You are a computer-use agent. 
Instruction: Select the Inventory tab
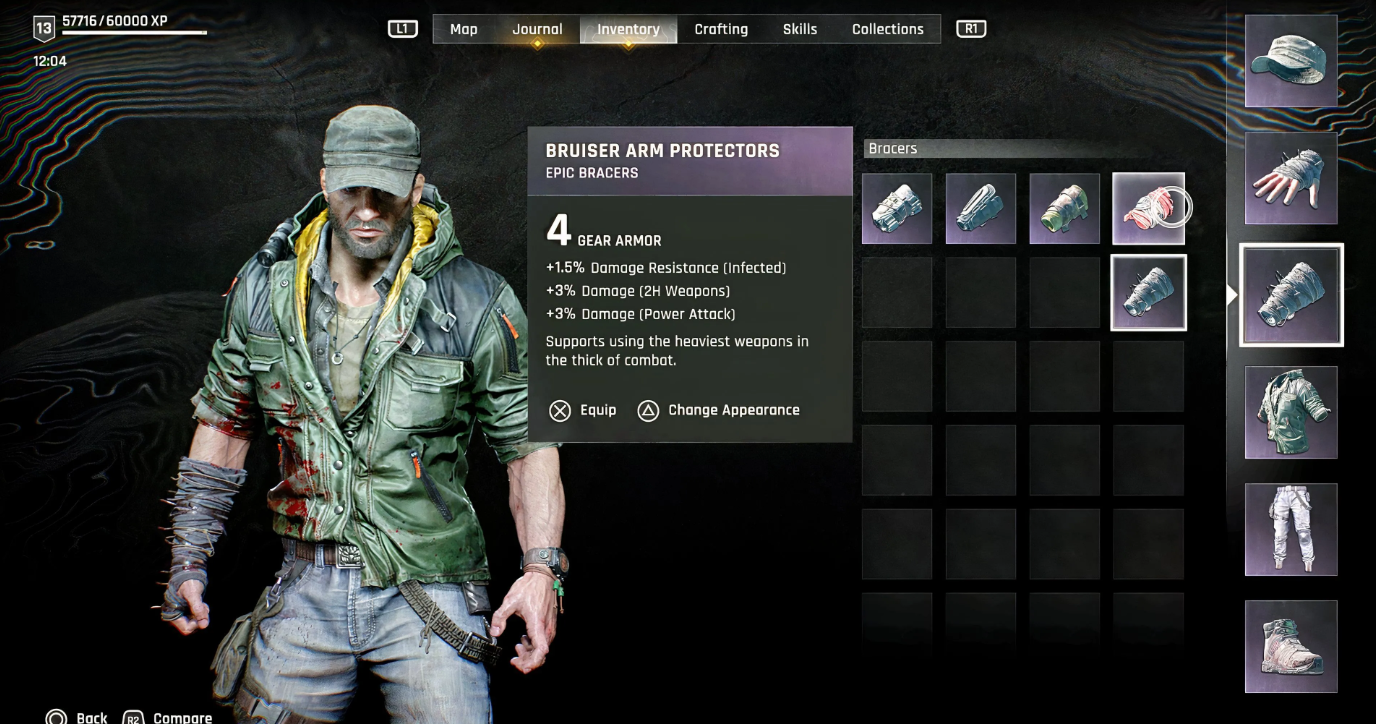(628, 29)
